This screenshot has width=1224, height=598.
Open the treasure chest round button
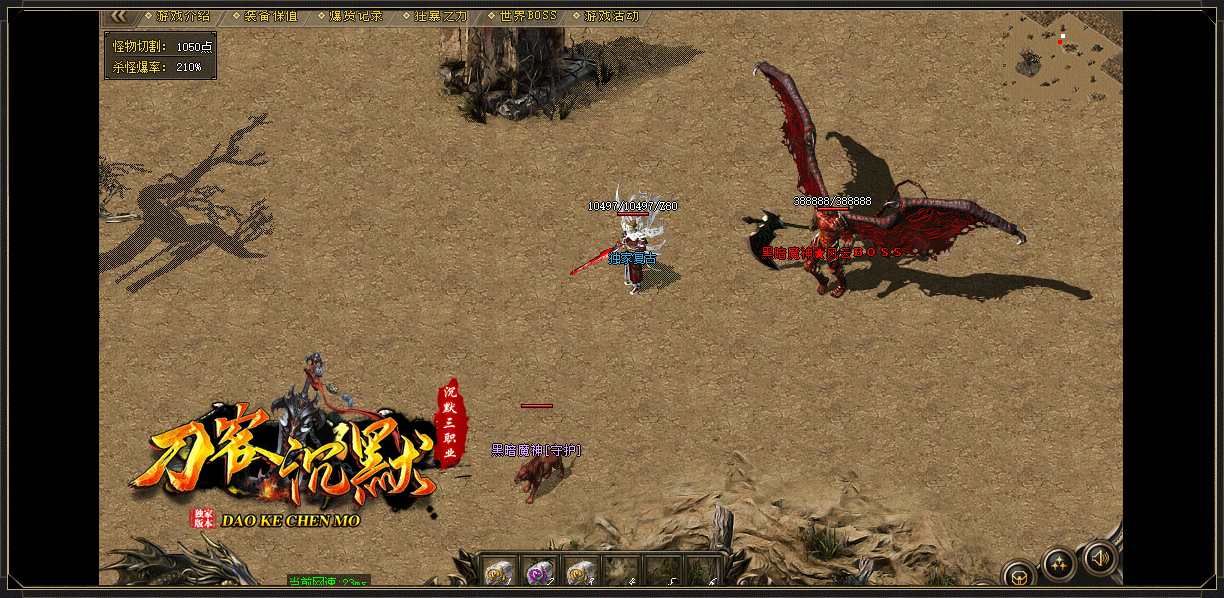pos(1019,575)
